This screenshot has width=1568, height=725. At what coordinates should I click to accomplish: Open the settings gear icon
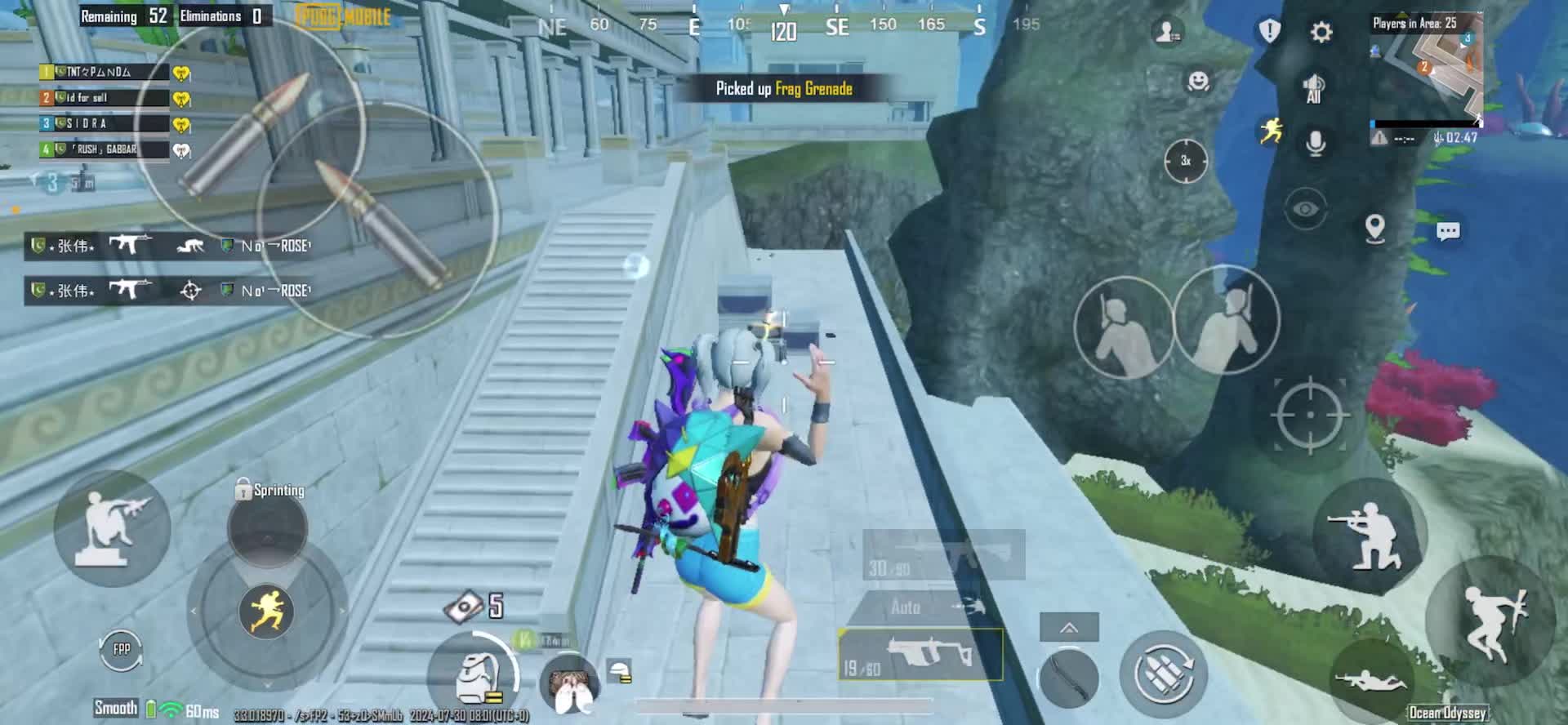(x=1321, y=33)
